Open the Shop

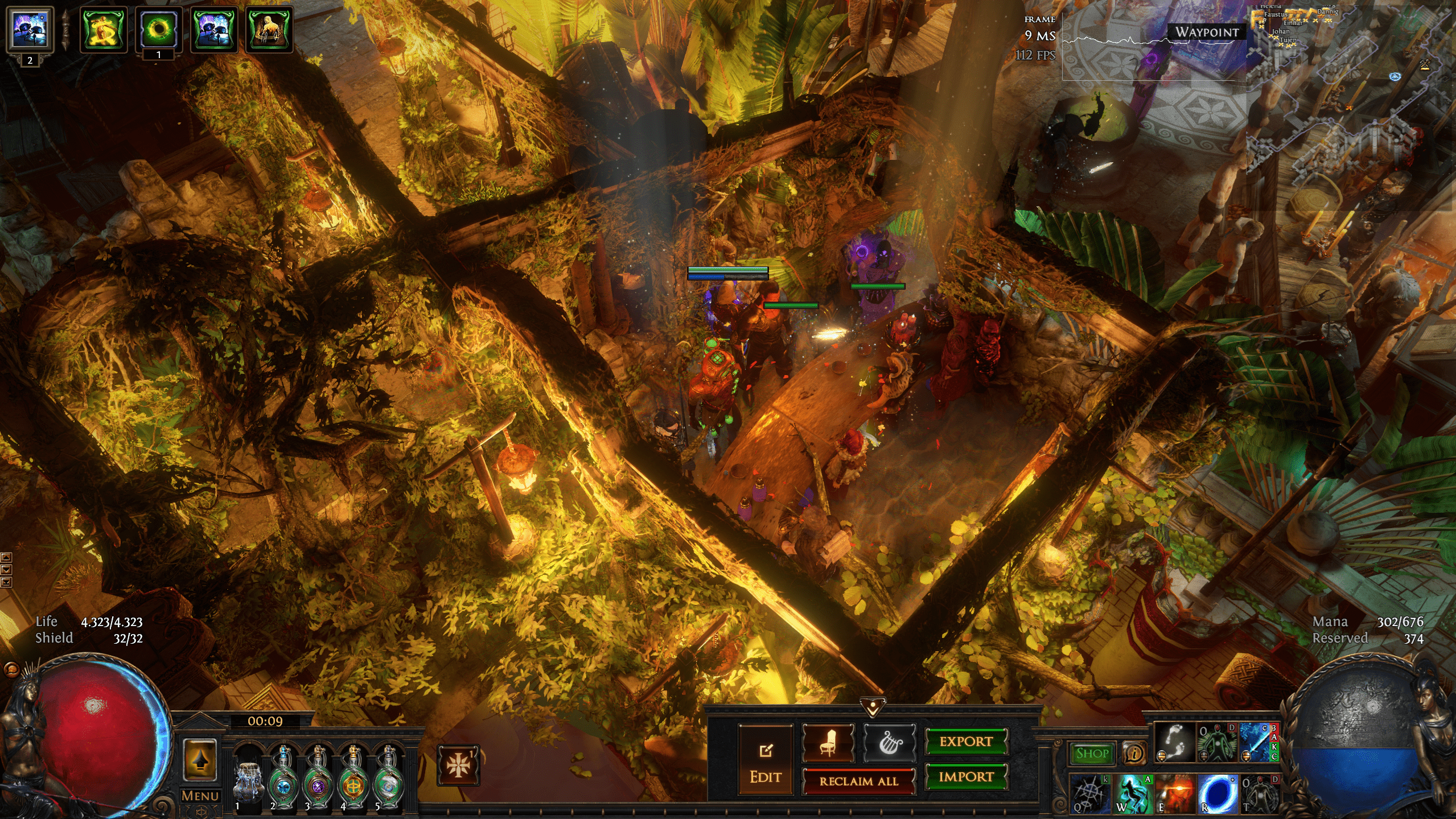[1092, 754]
